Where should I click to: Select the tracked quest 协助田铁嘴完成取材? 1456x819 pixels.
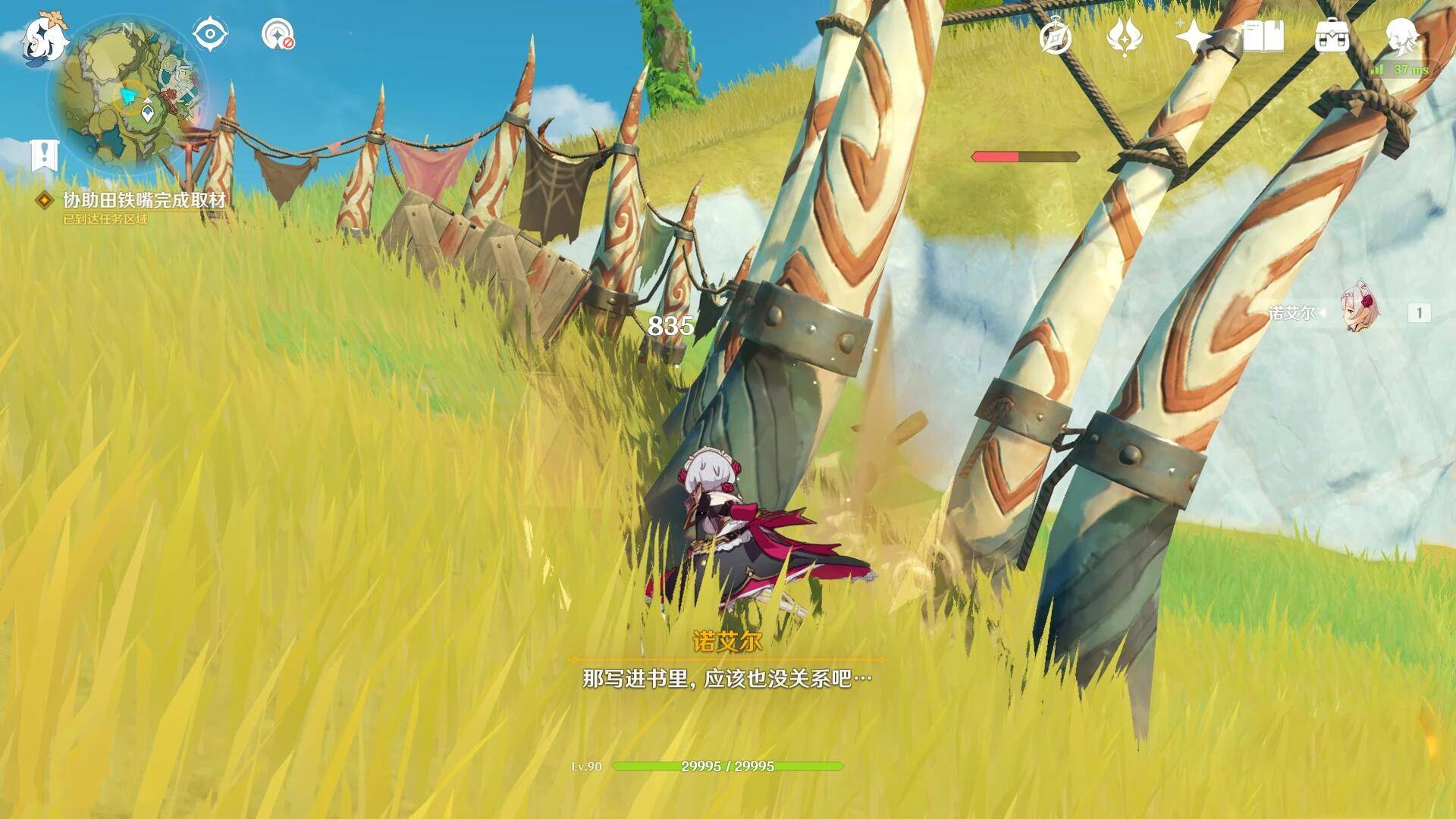point(144,200)
